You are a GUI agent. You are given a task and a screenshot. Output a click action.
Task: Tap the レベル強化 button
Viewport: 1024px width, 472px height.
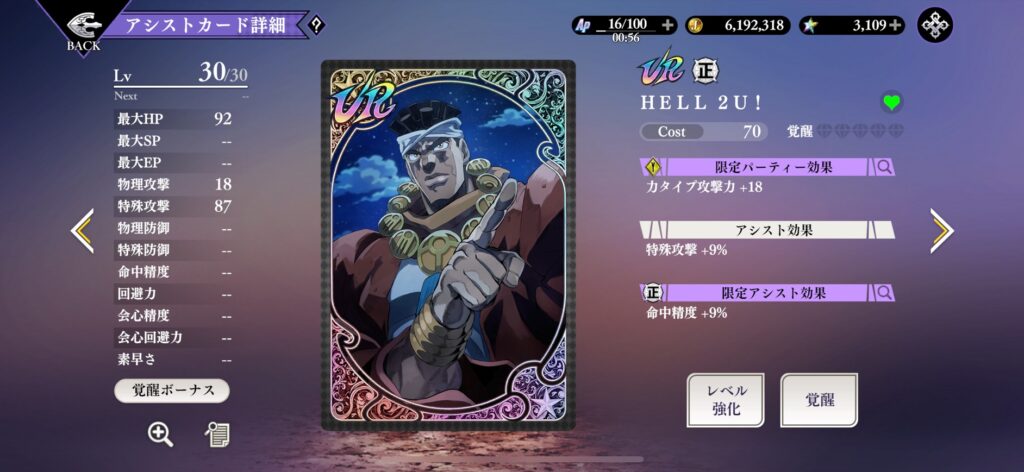click(727, 399)
